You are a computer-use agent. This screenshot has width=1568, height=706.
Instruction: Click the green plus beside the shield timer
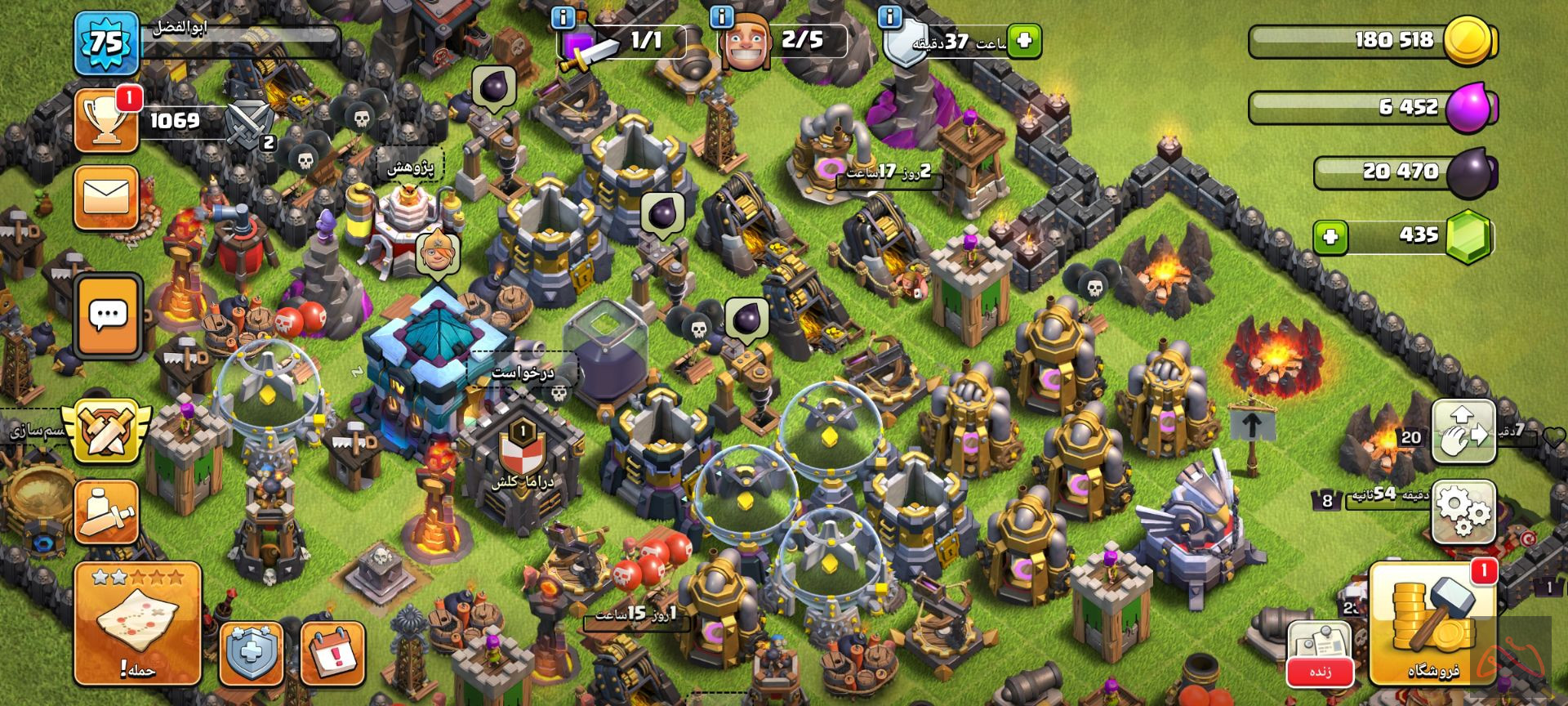[x=1024, y=40]
